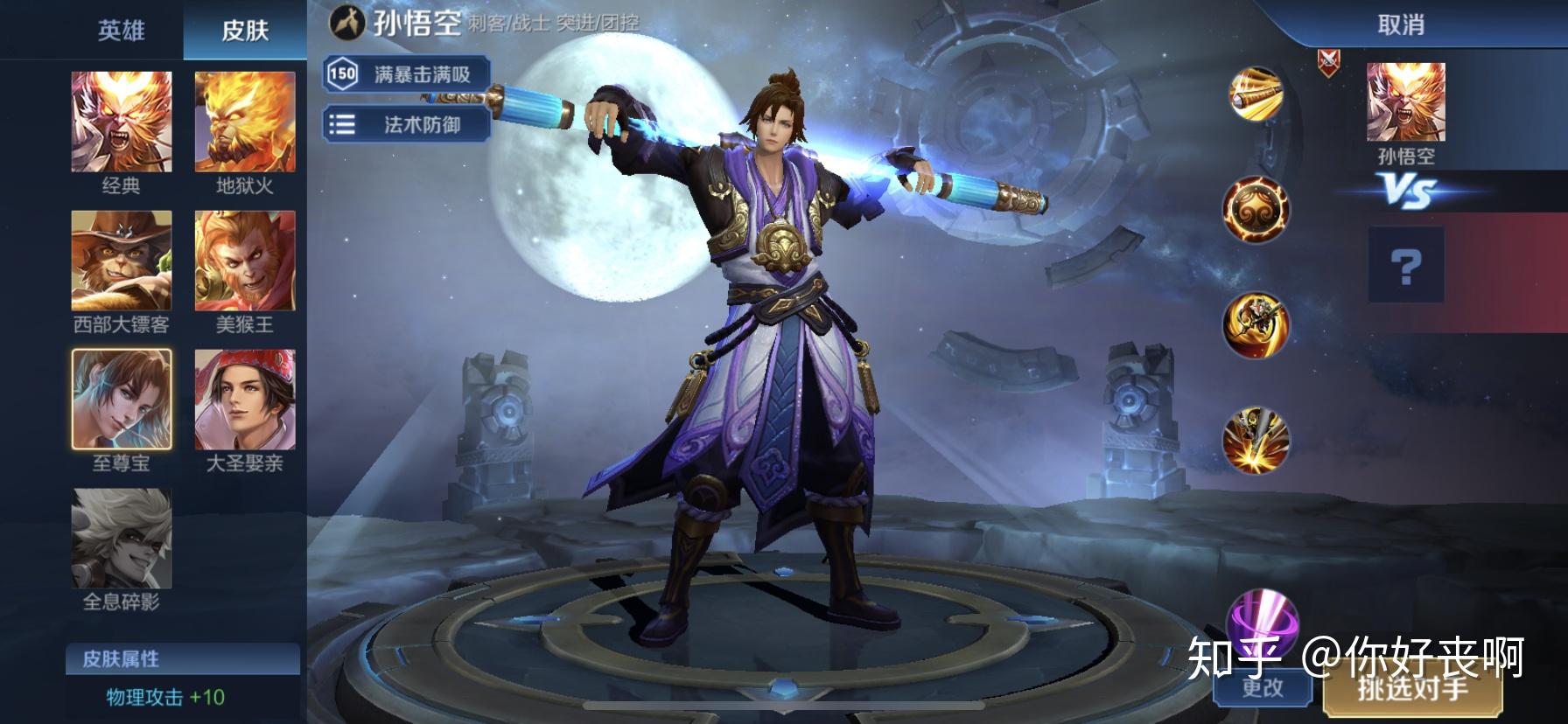Click the 取消 cancel button
The width and height of the screenshot is (1568, 724).
pos(1401,24)
